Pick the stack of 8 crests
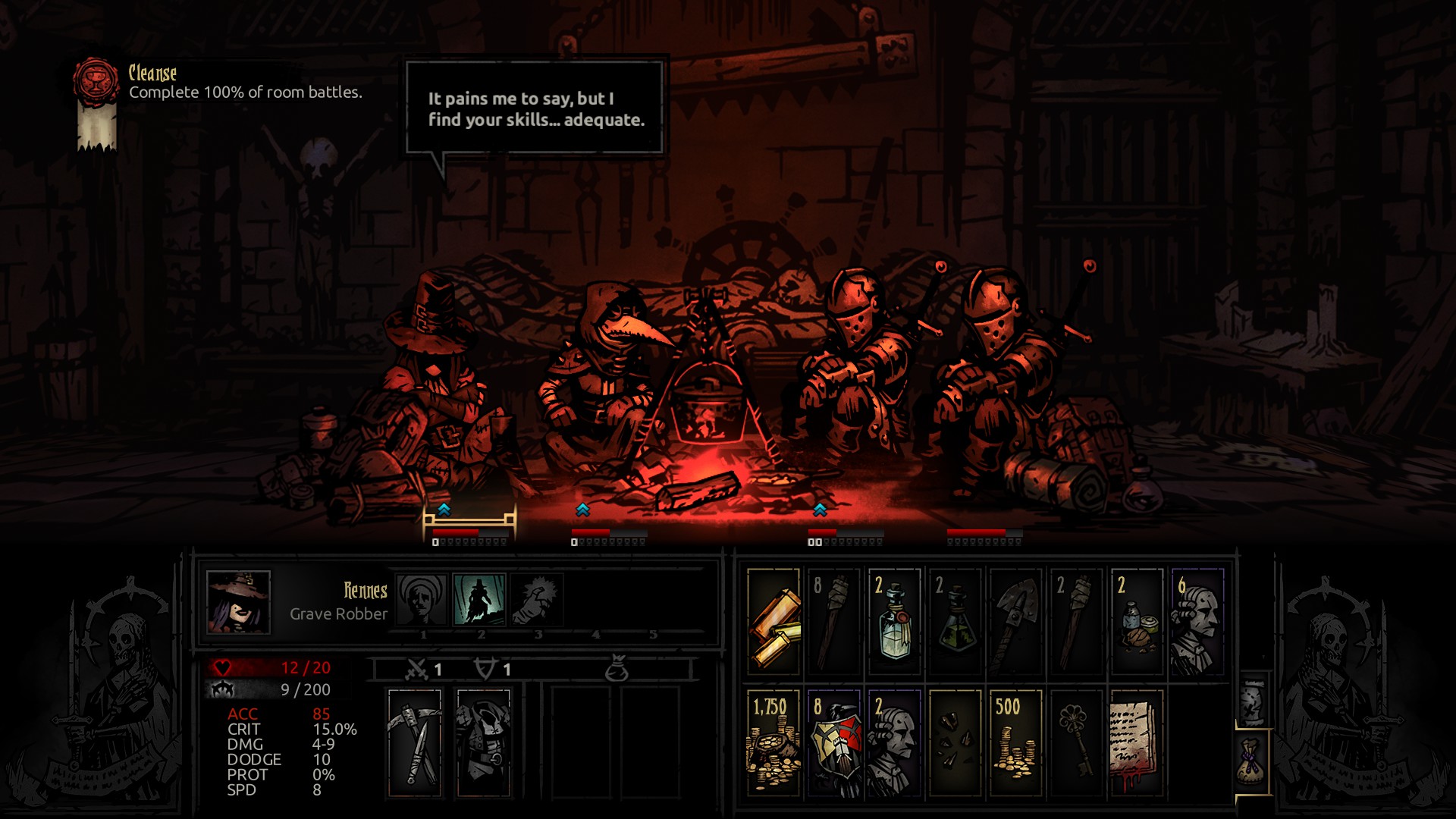Screen dimensions: 1456x819 [x=833, y=742]
